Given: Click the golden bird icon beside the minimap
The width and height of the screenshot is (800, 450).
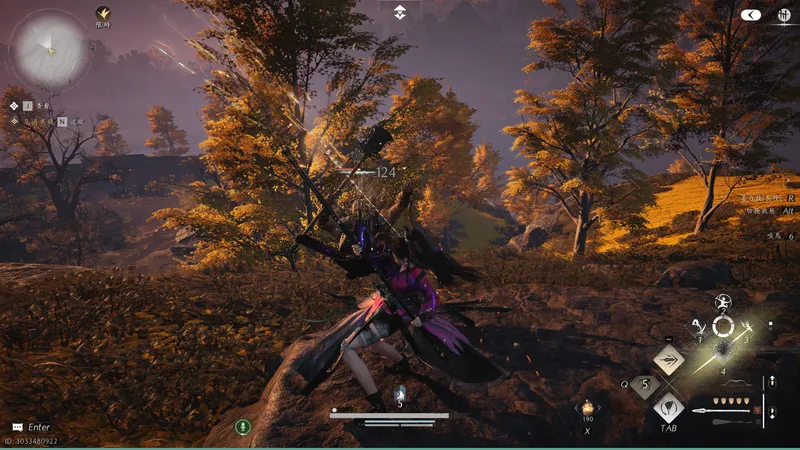Looking at the screenshot, I should pos(102,14).
